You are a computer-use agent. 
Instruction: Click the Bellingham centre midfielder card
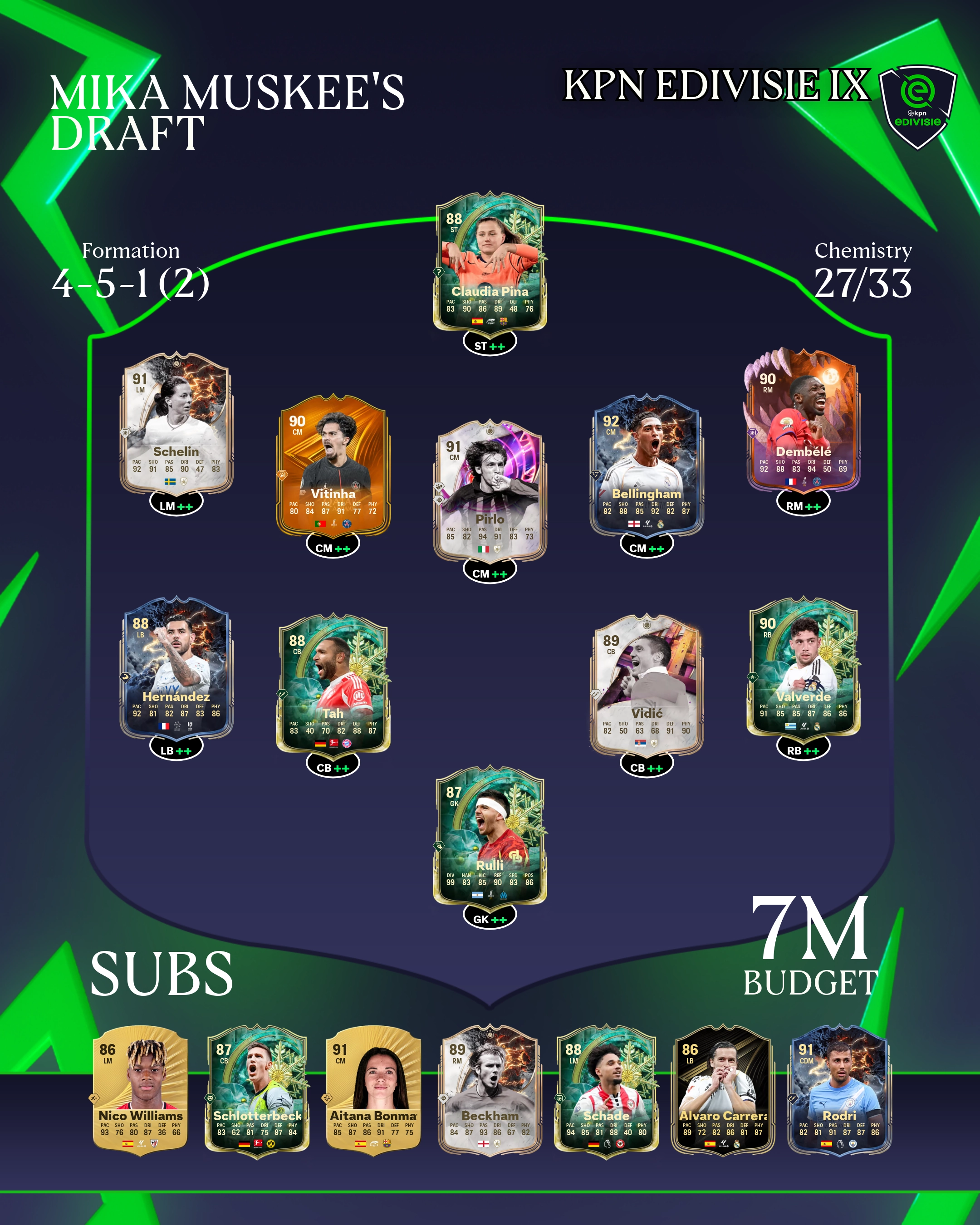tap(647, 466)
